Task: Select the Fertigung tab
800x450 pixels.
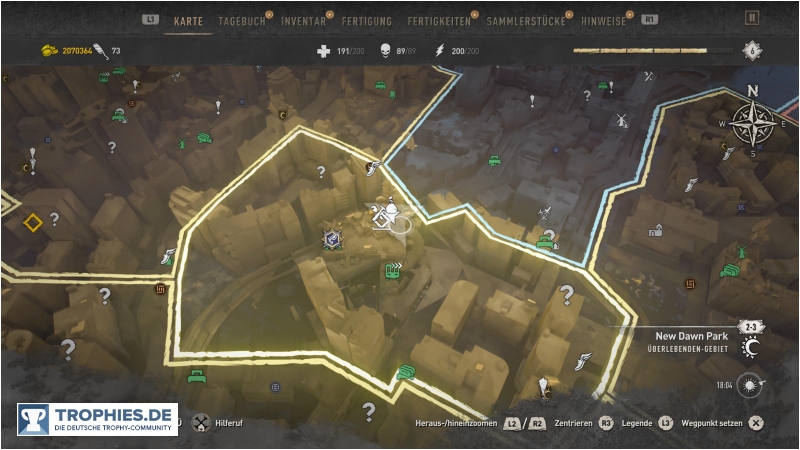Action: pyautogui.click(x=366, y=20)
